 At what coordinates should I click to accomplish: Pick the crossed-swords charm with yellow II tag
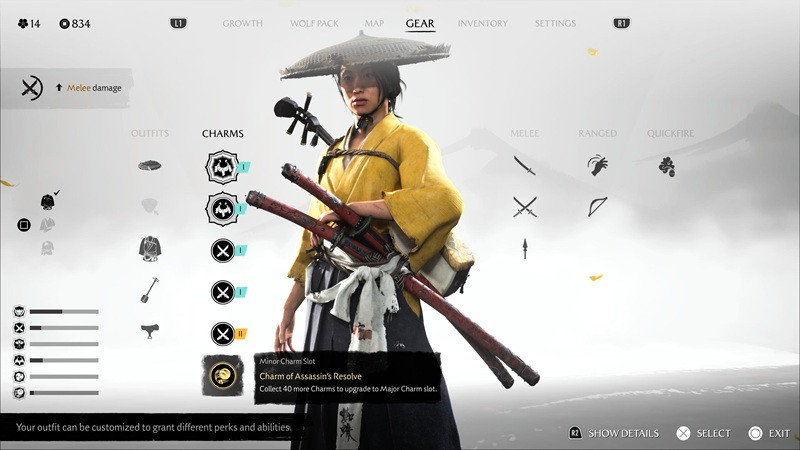click(222, 333)
